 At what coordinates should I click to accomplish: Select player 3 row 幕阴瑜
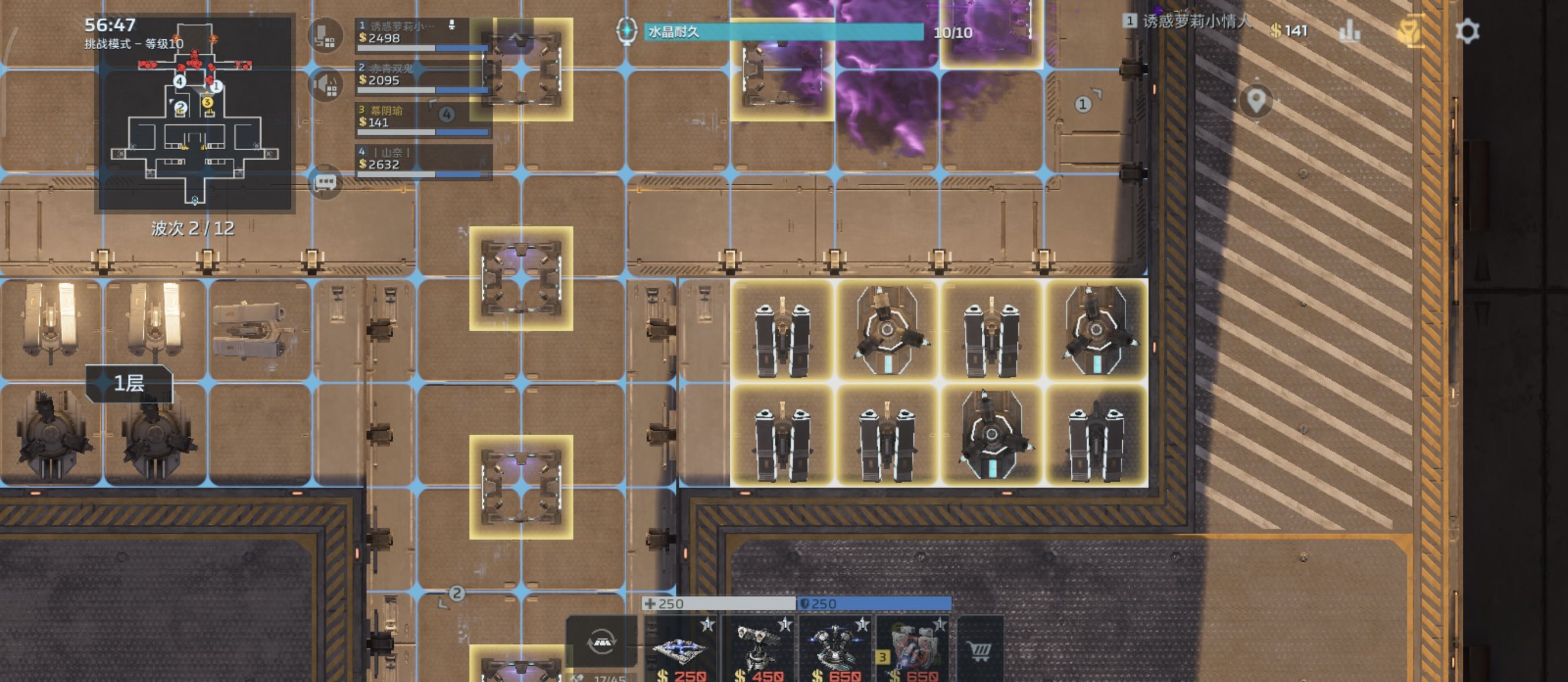point(423,118)
